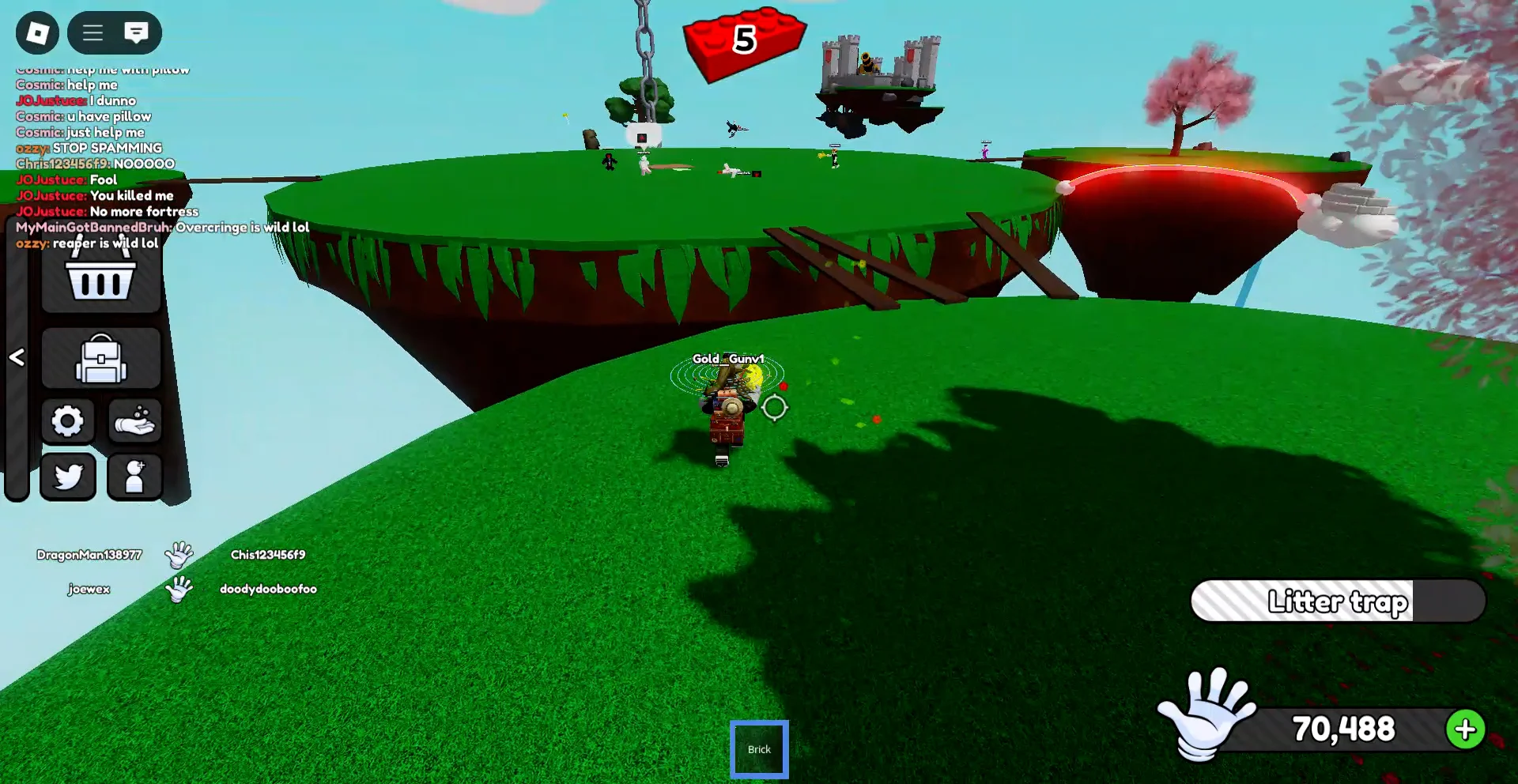This screenshot has height=784, width=1518.
Task: Open the Roblox logo menu icon
Action: (x=36, y=33)
